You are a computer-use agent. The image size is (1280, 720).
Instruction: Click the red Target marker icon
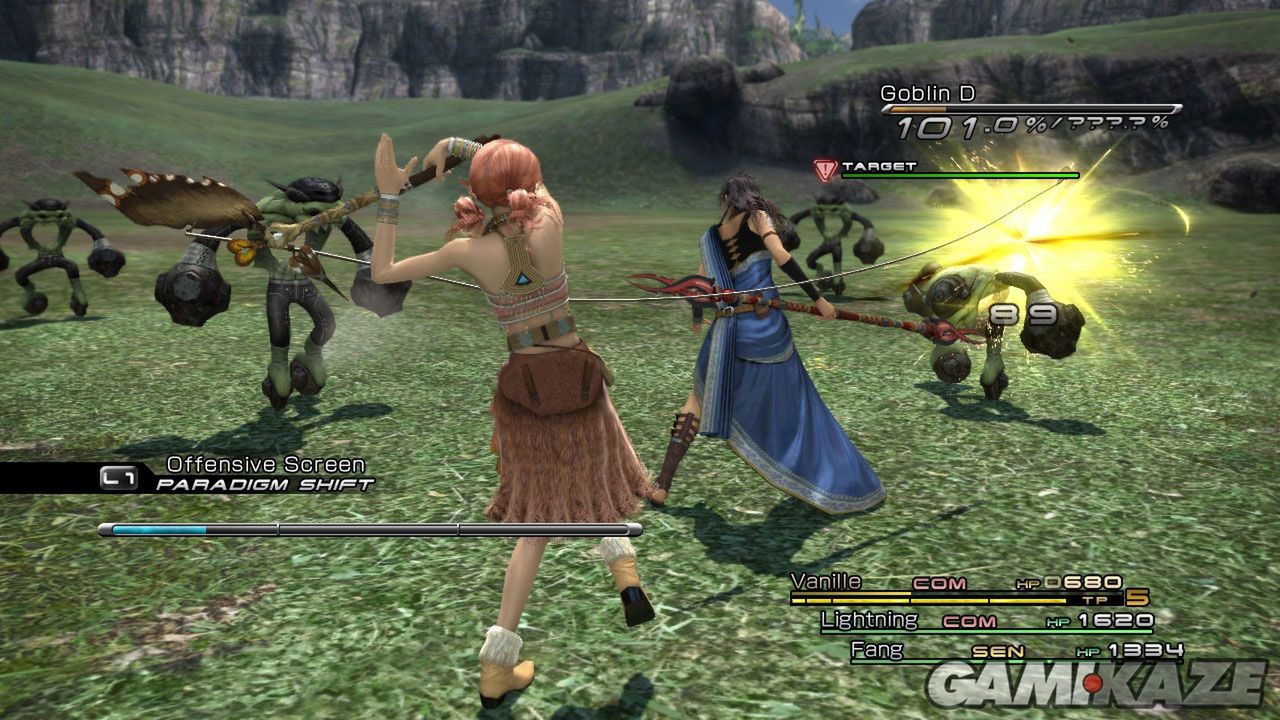825,170
